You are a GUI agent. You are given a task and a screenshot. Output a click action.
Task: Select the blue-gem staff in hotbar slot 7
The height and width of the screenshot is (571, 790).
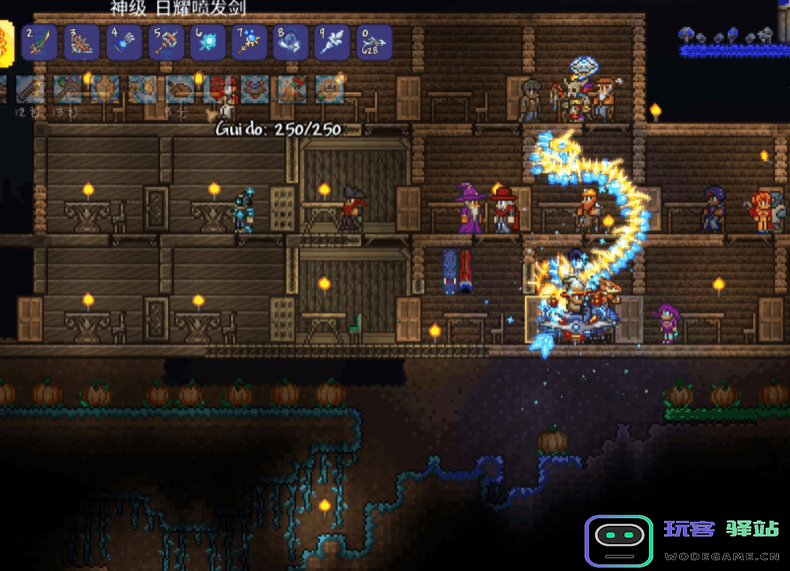point(249,42)
